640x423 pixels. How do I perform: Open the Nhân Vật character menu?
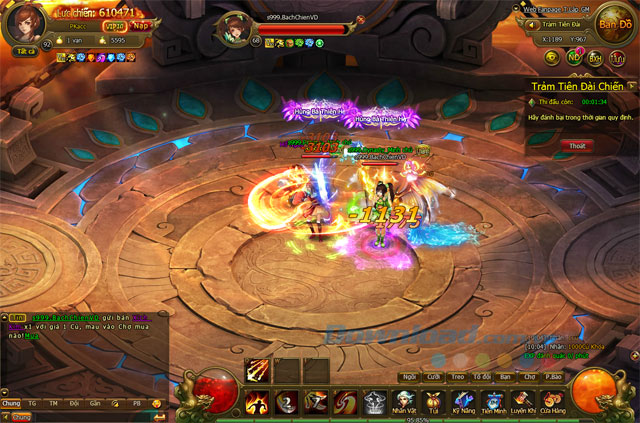coord(404,400)
